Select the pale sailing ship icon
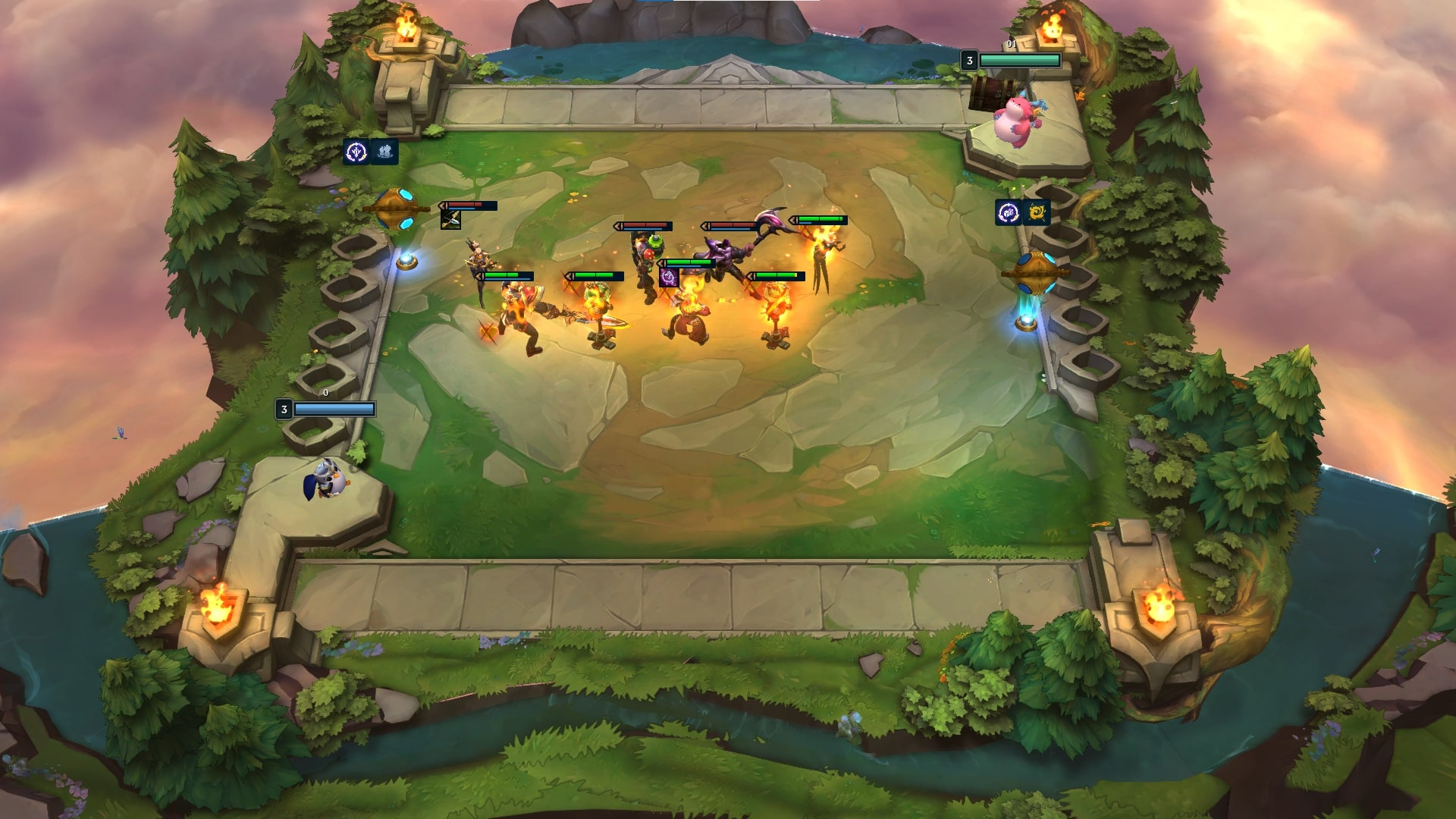This screenshot has width=1456, height=819. [x=384, y=152]
